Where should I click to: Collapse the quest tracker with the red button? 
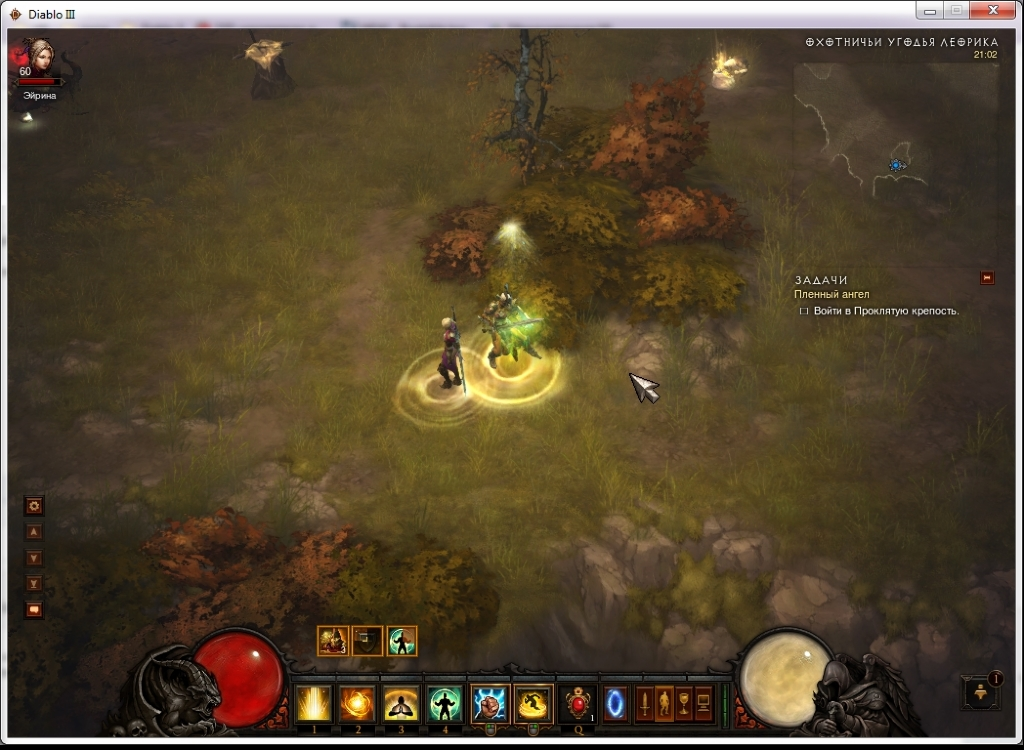point(987,278)
